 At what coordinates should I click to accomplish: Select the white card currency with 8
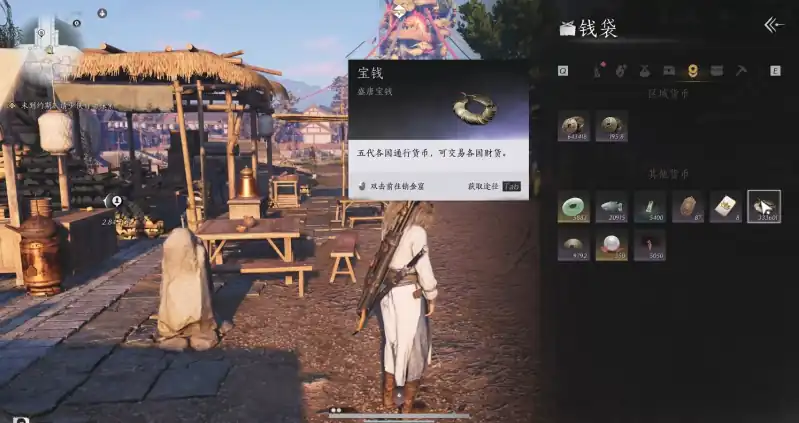(x=726, y=207)
